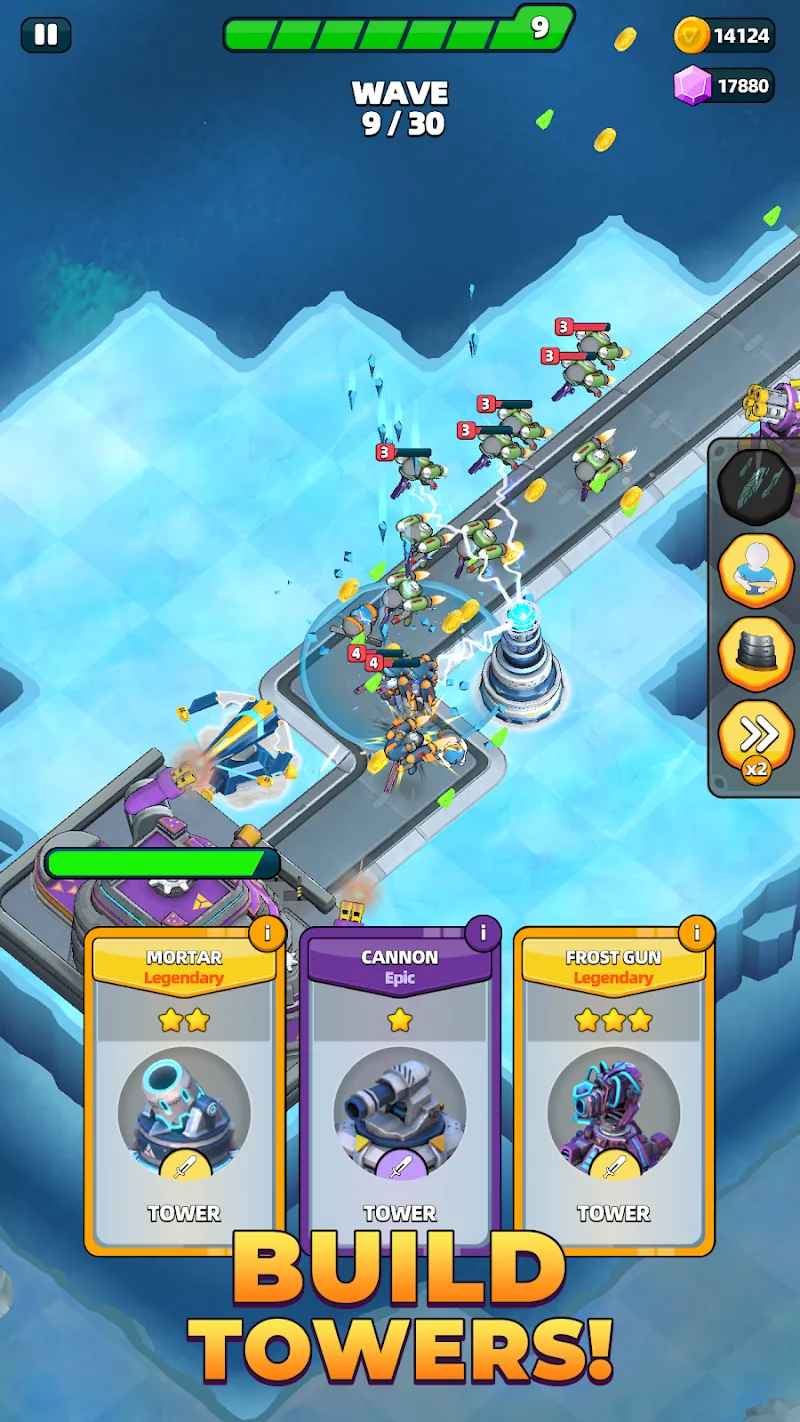Click the gold coin currency icon
800x1422 pixels.
click(x=692, y=36)
